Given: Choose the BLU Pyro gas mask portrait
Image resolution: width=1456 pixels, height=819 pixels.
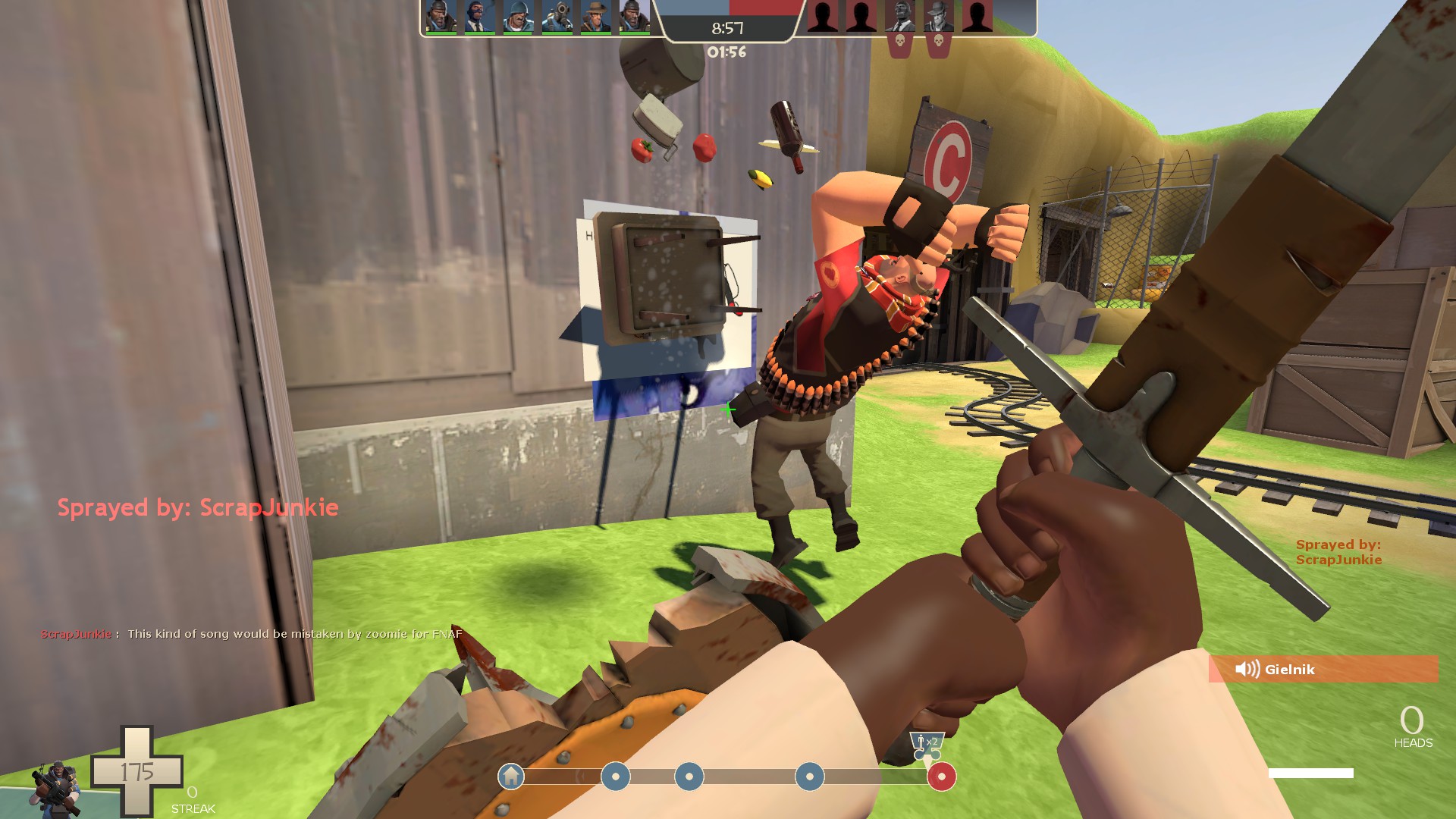Looking at the screenshot, I should pos(557,17).
